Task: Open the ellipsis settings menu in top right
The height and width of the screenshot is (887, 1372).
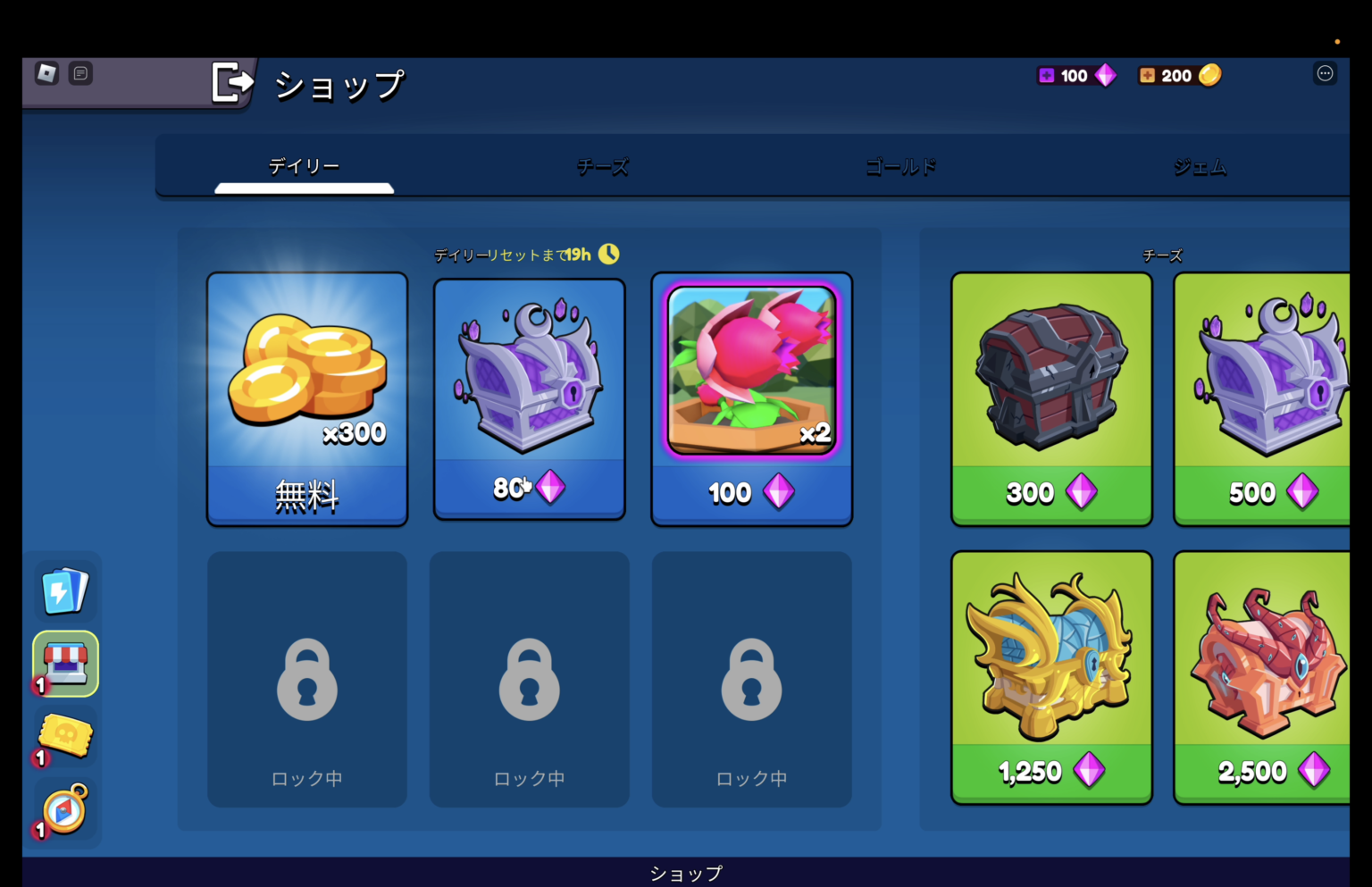Action: pos(1325,73)
